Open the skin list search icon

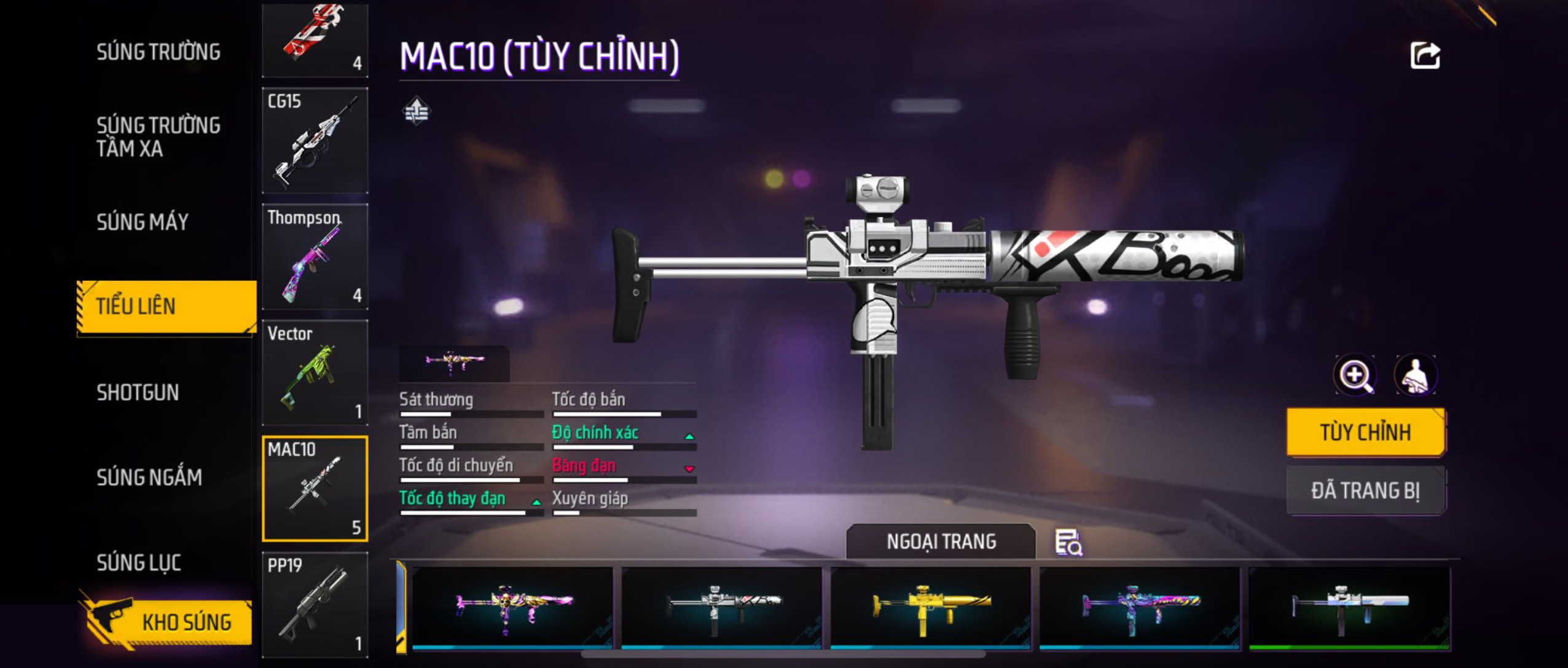pyautogui.click(x=1068, y=542)
